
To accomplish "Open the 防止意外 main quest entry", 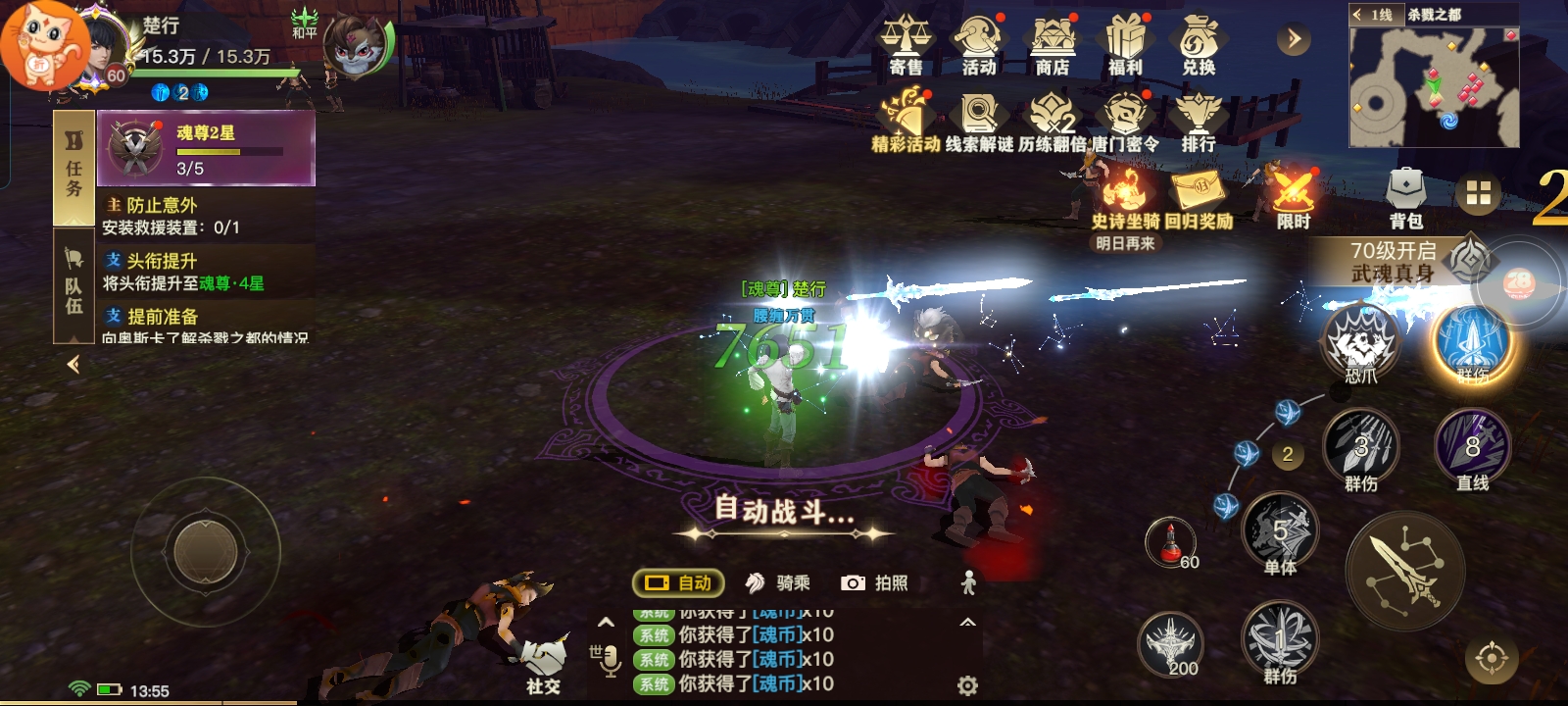I will click(x=208, y=216).
